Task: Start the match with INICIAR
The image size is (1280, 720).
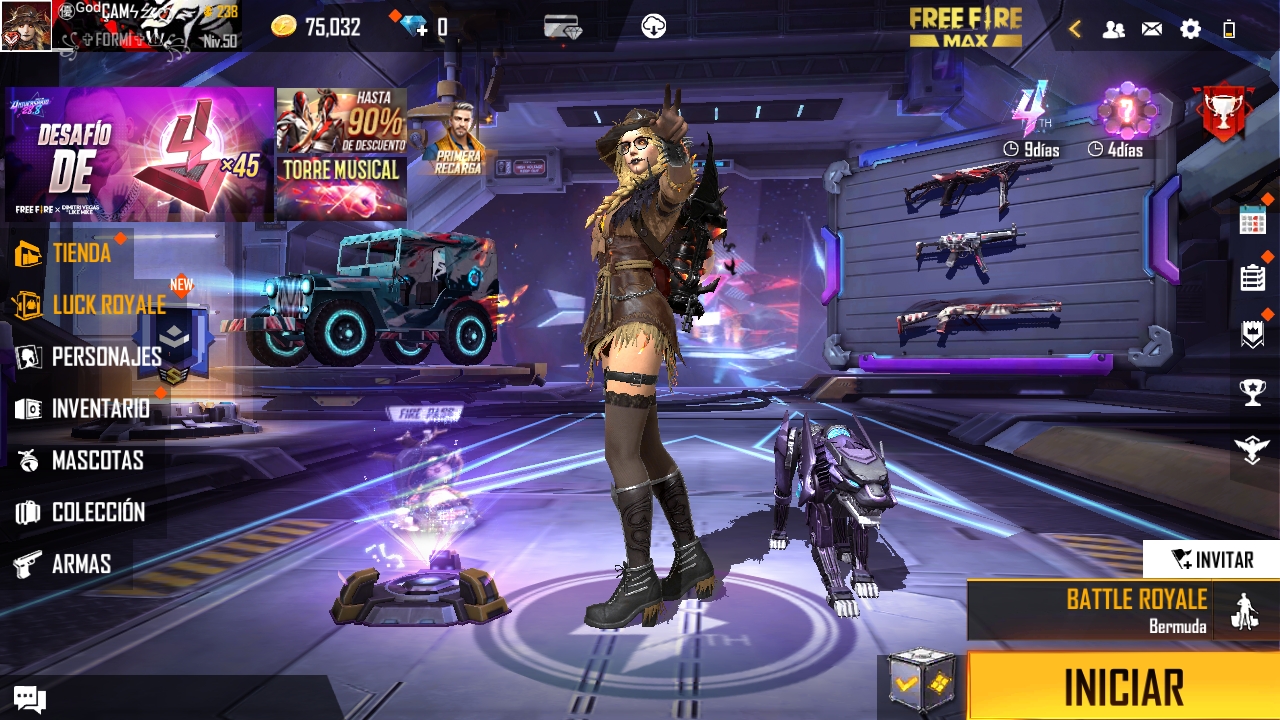Action: pyautogui.click(x=1123, y=686)
